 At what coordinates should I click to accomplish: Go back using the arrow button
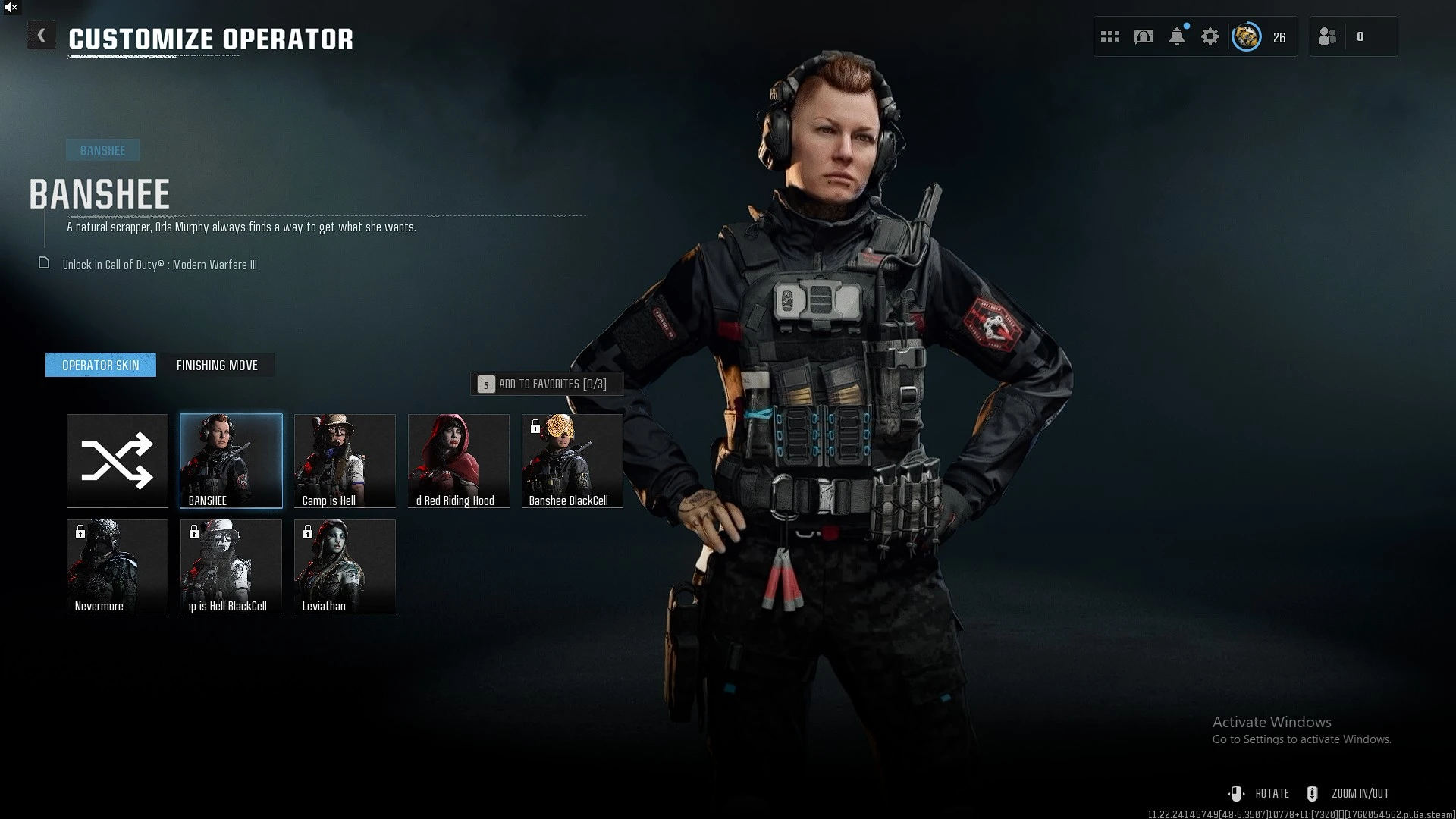coord(42,36)
